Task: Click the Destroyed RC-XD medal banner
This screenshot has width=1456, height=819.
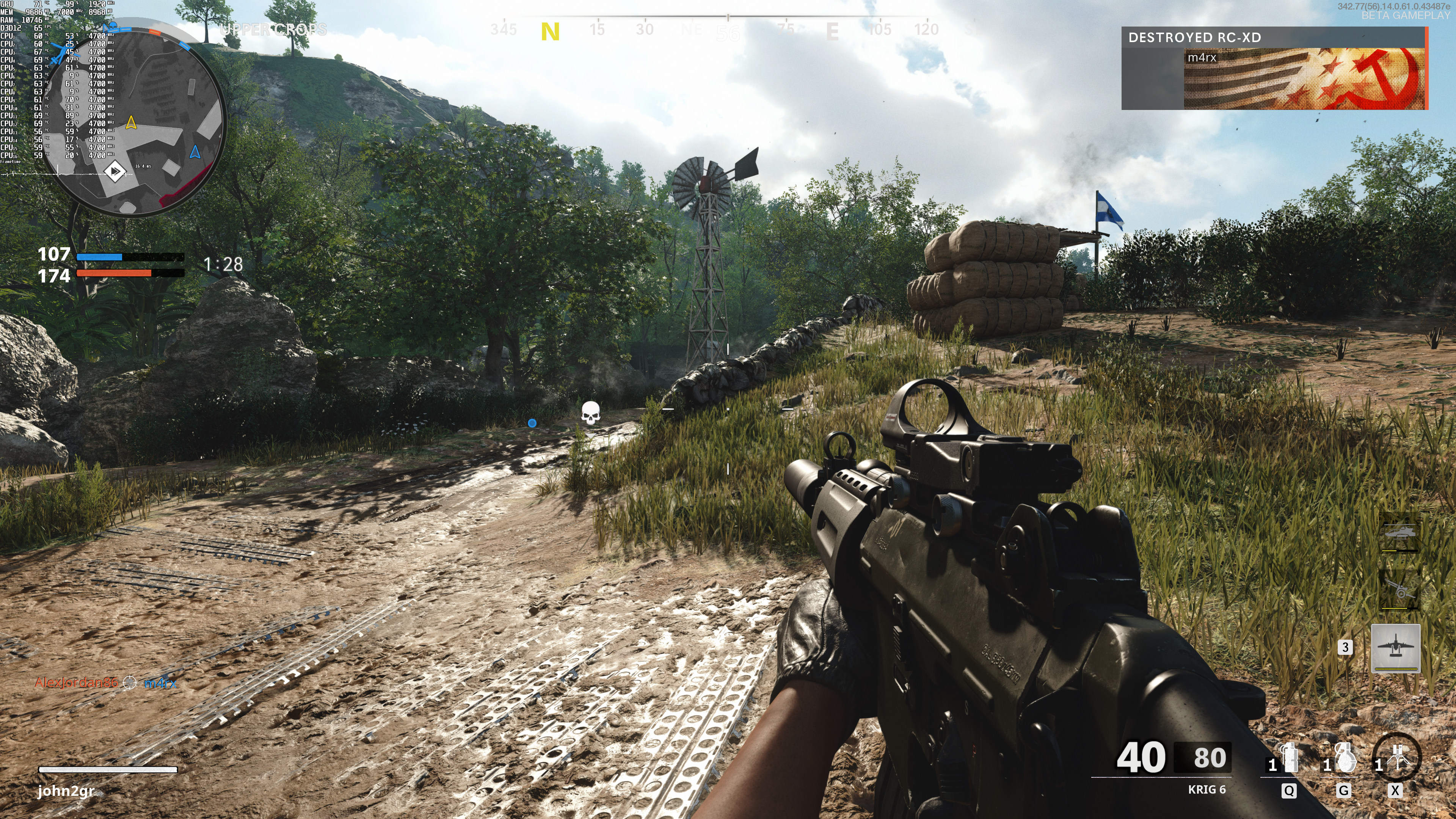Action: (x=1274, y=68)
